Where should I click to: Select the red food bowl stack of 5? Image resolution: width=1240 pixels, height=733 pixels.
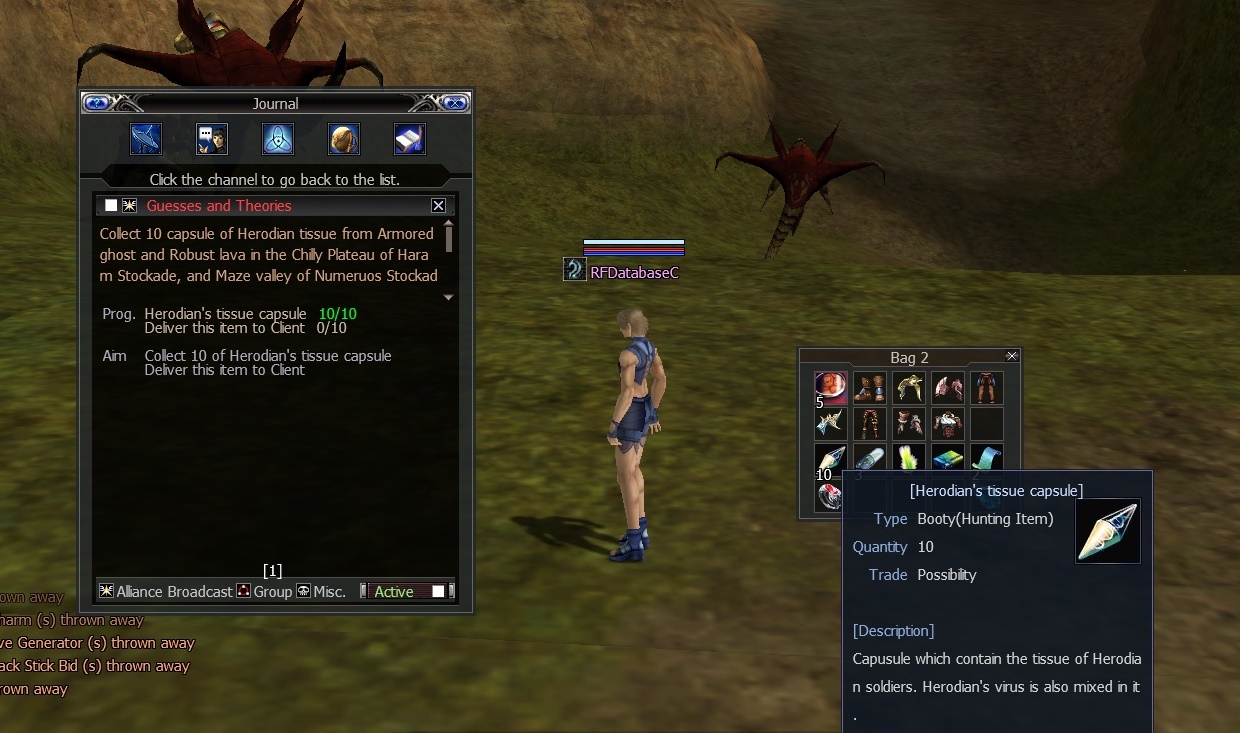pos(831,388)
